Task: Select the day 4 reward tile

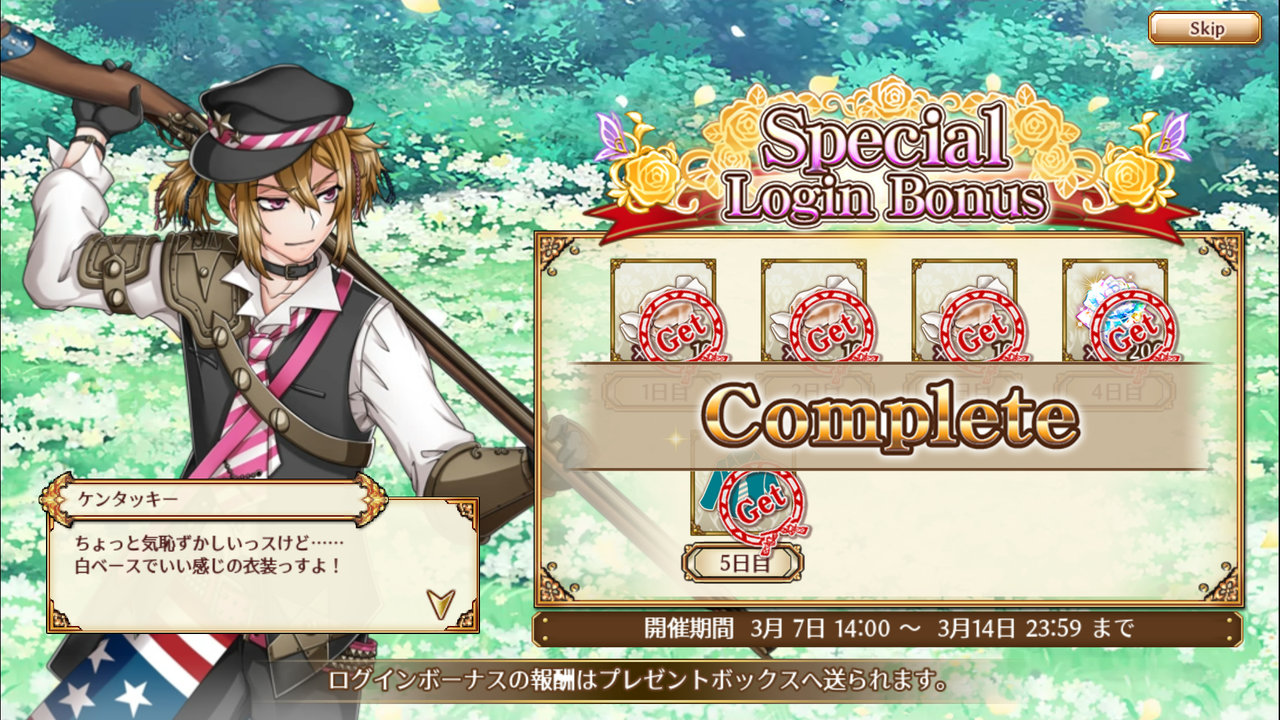Action: click(1114, 312)
